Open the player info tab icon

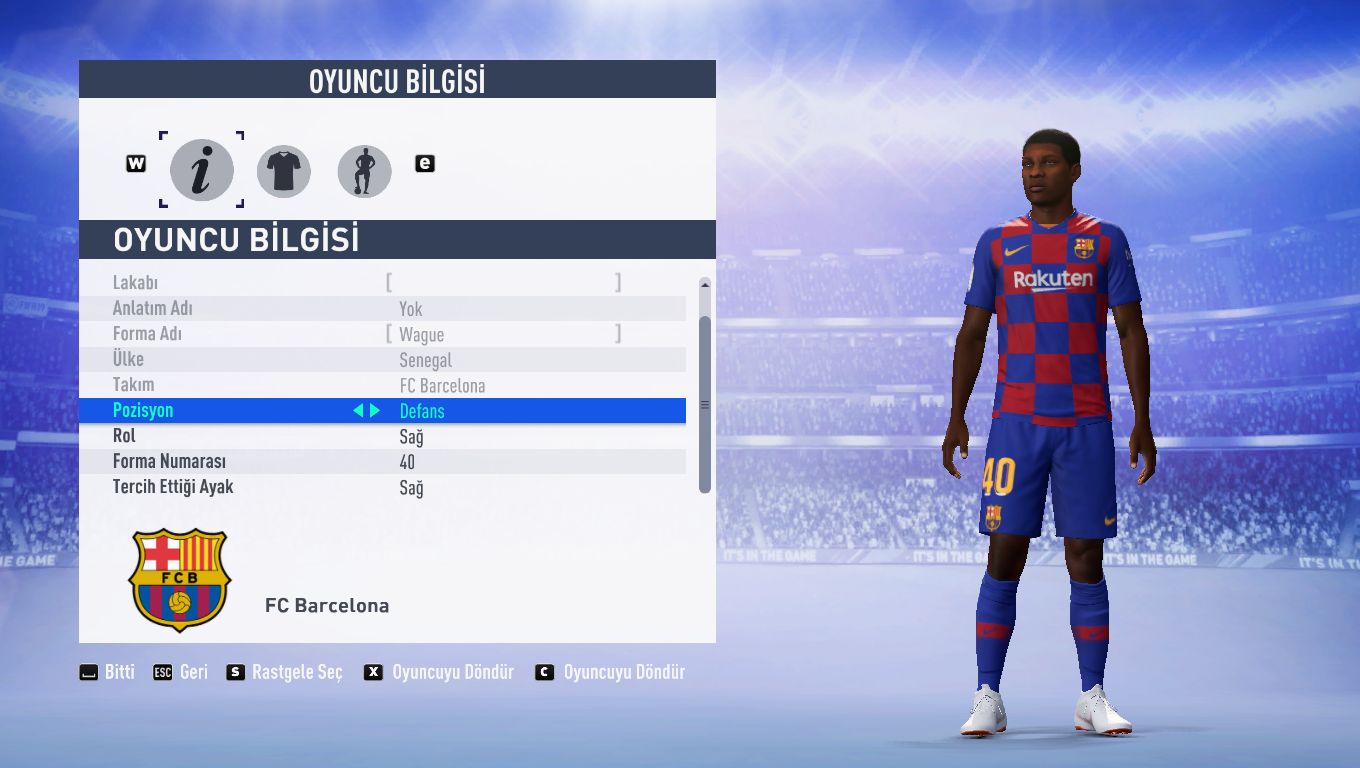pyautogui.click(x=201, y=171)
